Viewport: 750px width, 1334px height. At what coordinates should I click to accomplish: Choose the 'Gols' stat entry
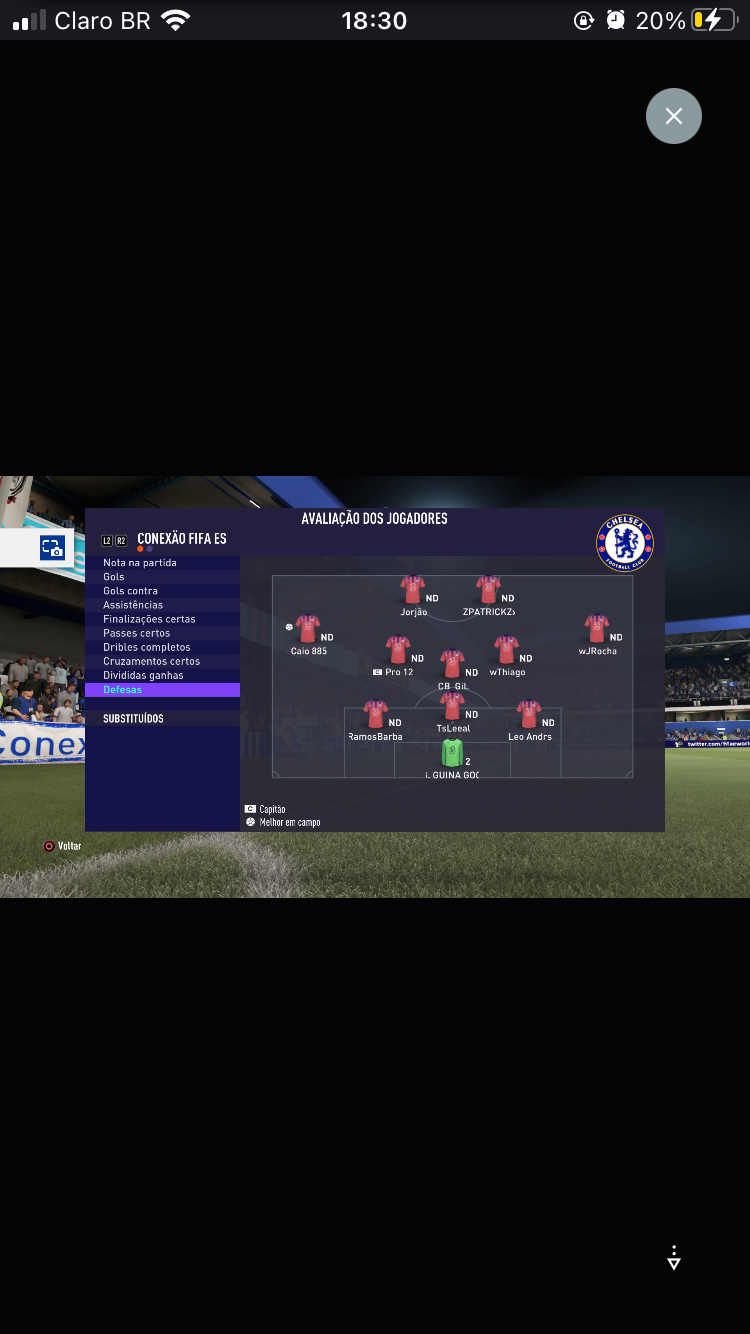tap(114, 577)
